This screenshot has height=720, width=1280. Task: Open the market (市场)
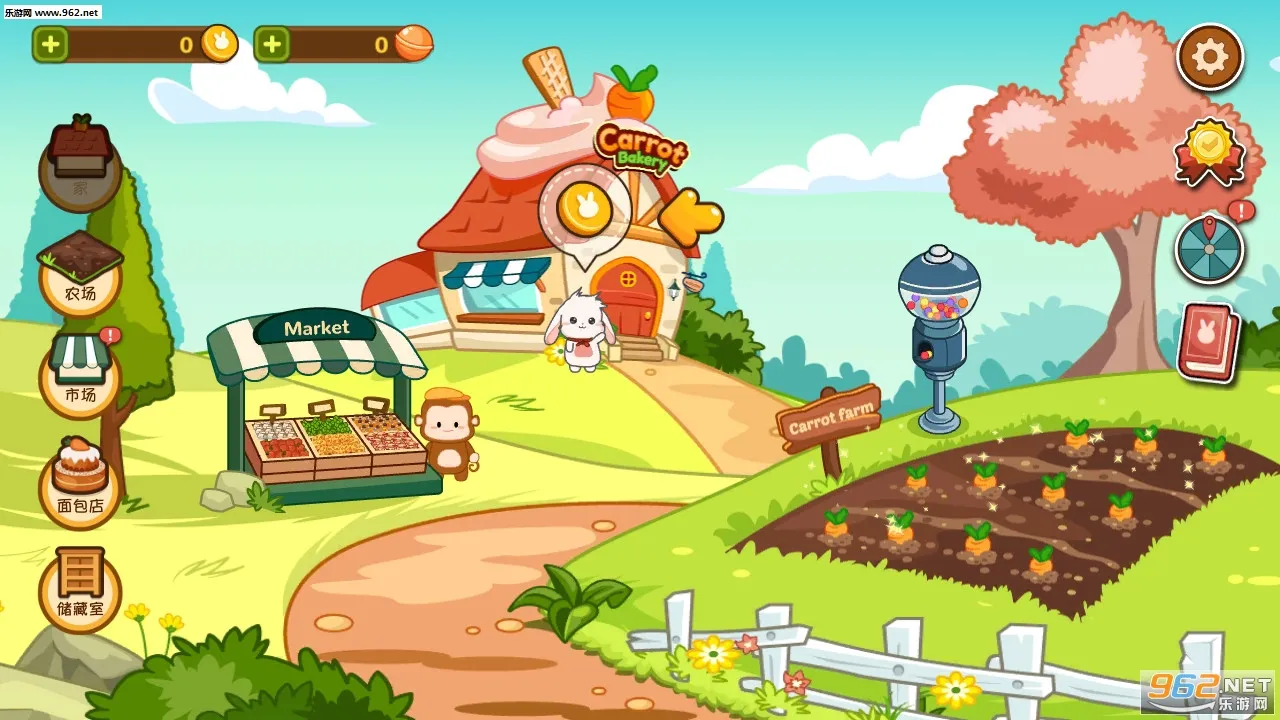point(80,375)
